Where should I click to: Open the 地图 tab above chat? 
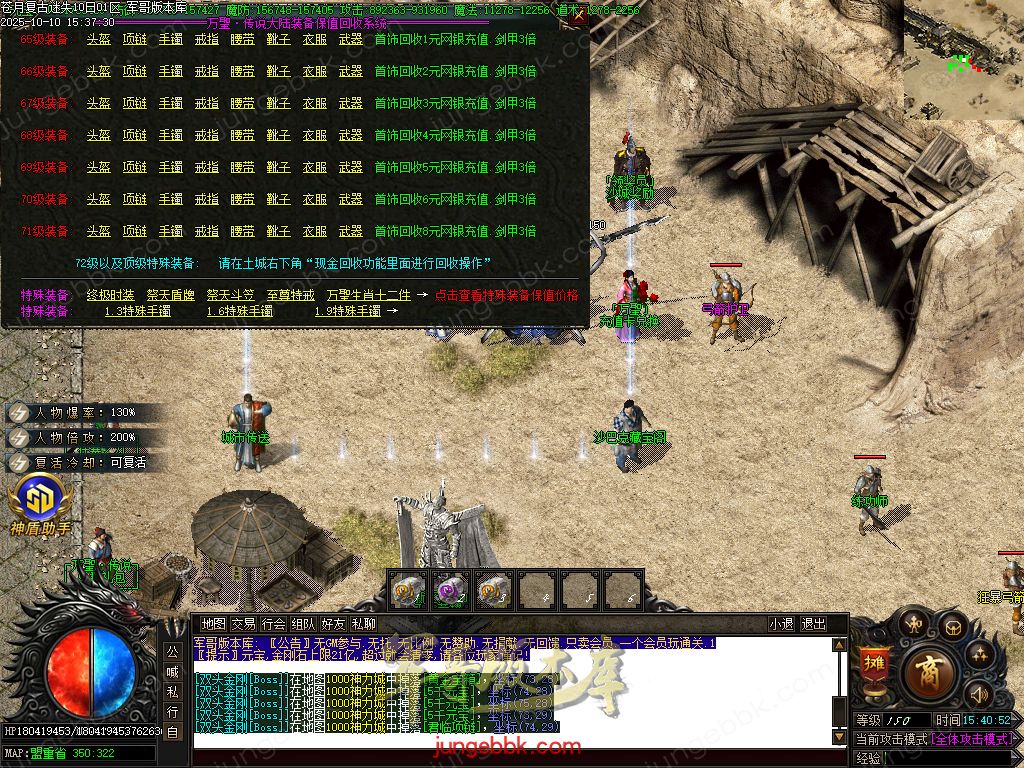[x=213, y=624]
